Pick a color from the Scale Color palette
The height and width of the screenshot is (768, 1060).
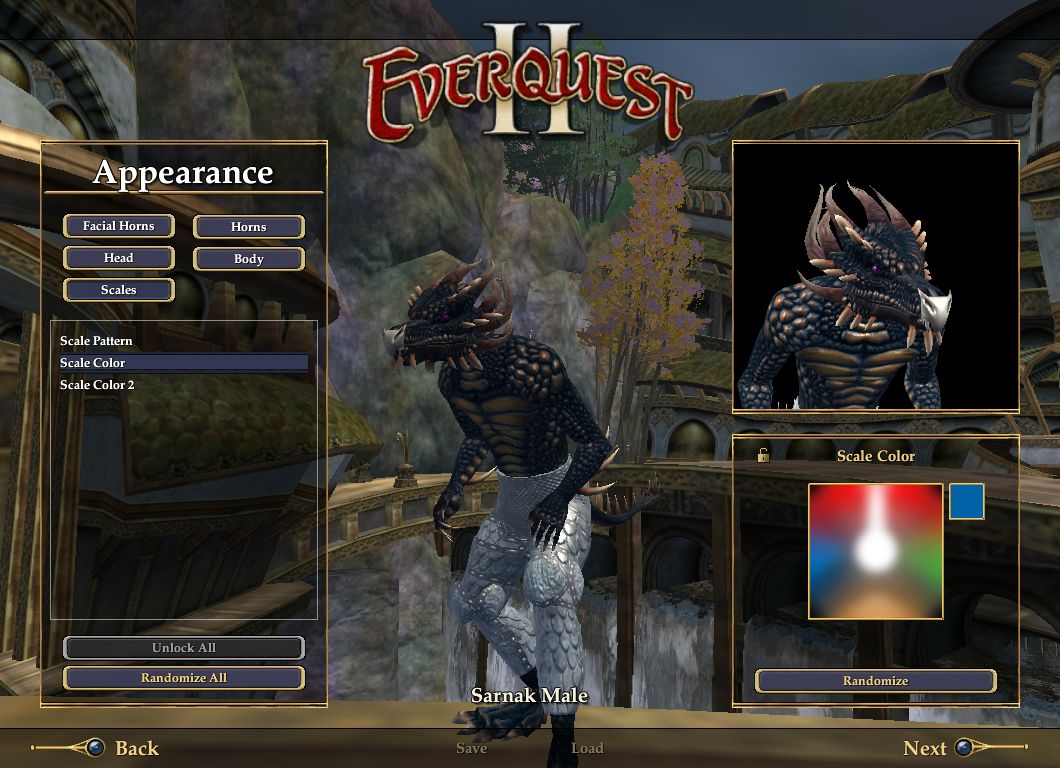tap(875, 551)
